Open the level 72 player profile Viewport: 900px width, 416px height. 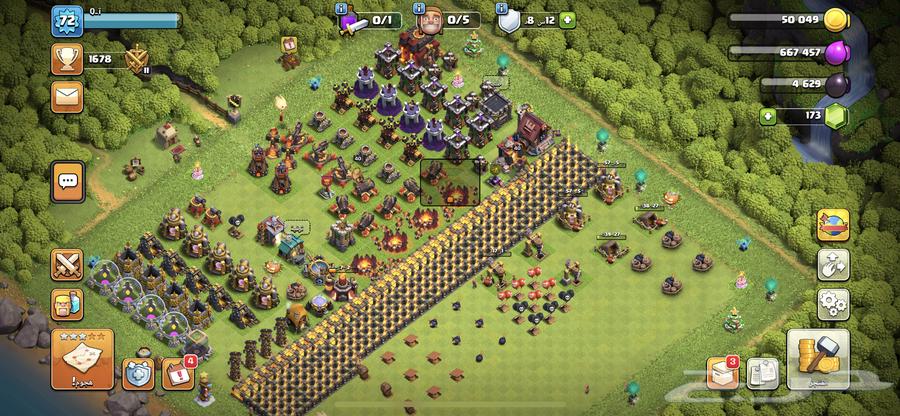click(67, 20)
